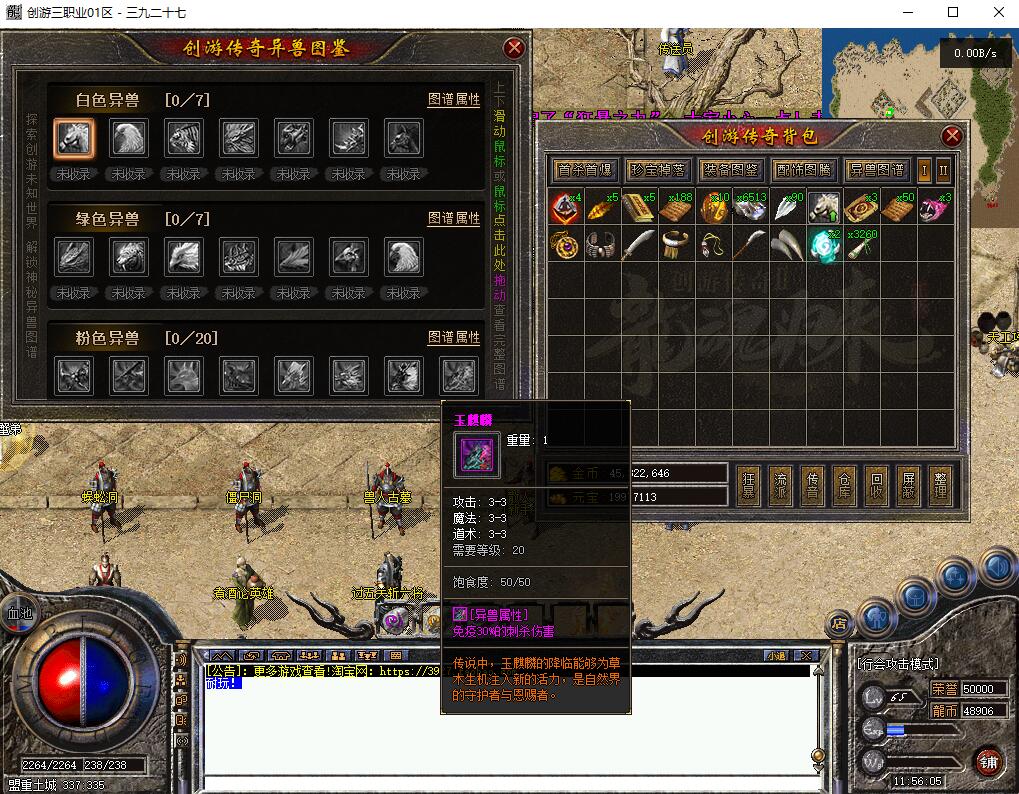Screen dimensions: 1019x794
Task: Switch to the 装备图鉴 equipment codex
Action: [731, 170]
